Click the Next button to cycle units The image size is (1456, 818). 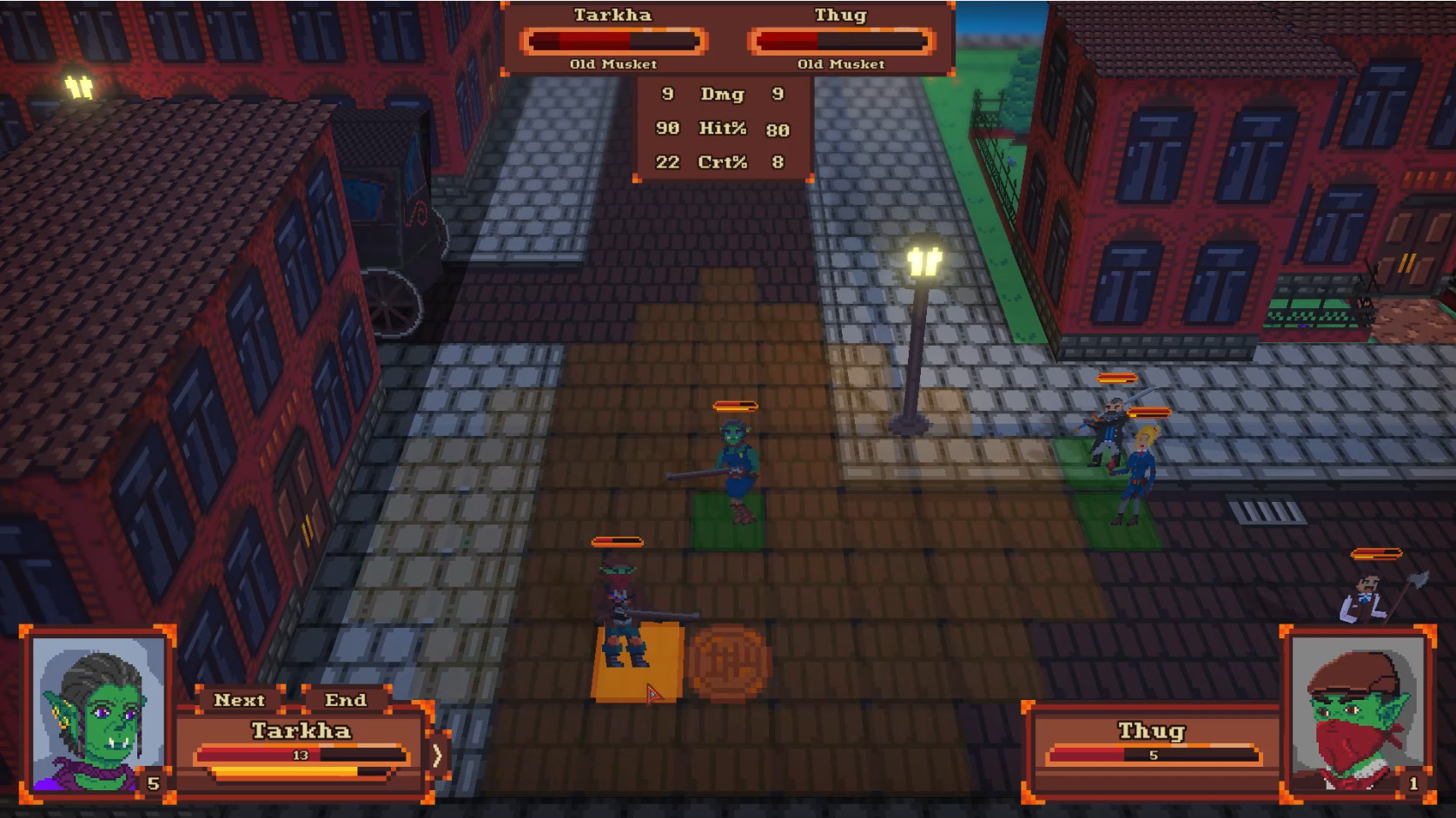click(x=242, y=700)
